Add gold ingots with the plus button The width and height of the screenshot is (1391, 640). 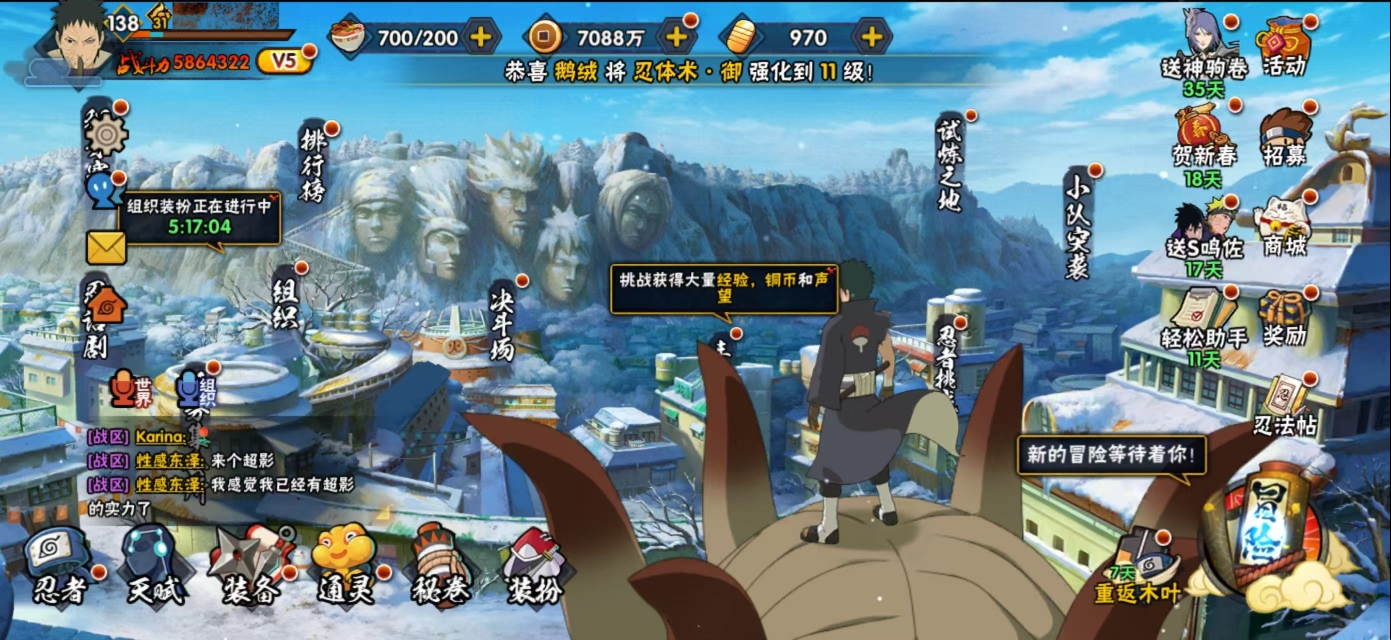[872, 38]
